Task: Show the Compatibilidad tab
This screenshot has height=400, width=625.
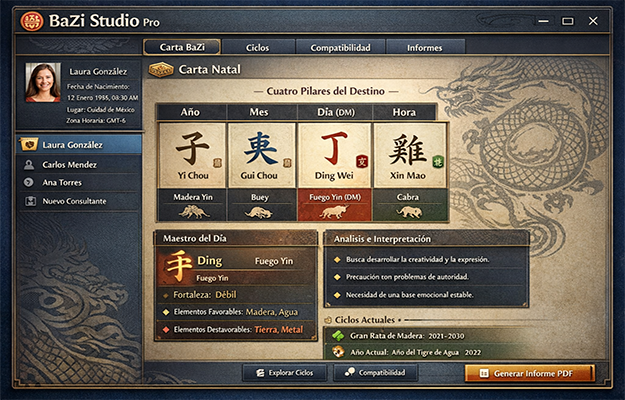Action: pos(340,47)
